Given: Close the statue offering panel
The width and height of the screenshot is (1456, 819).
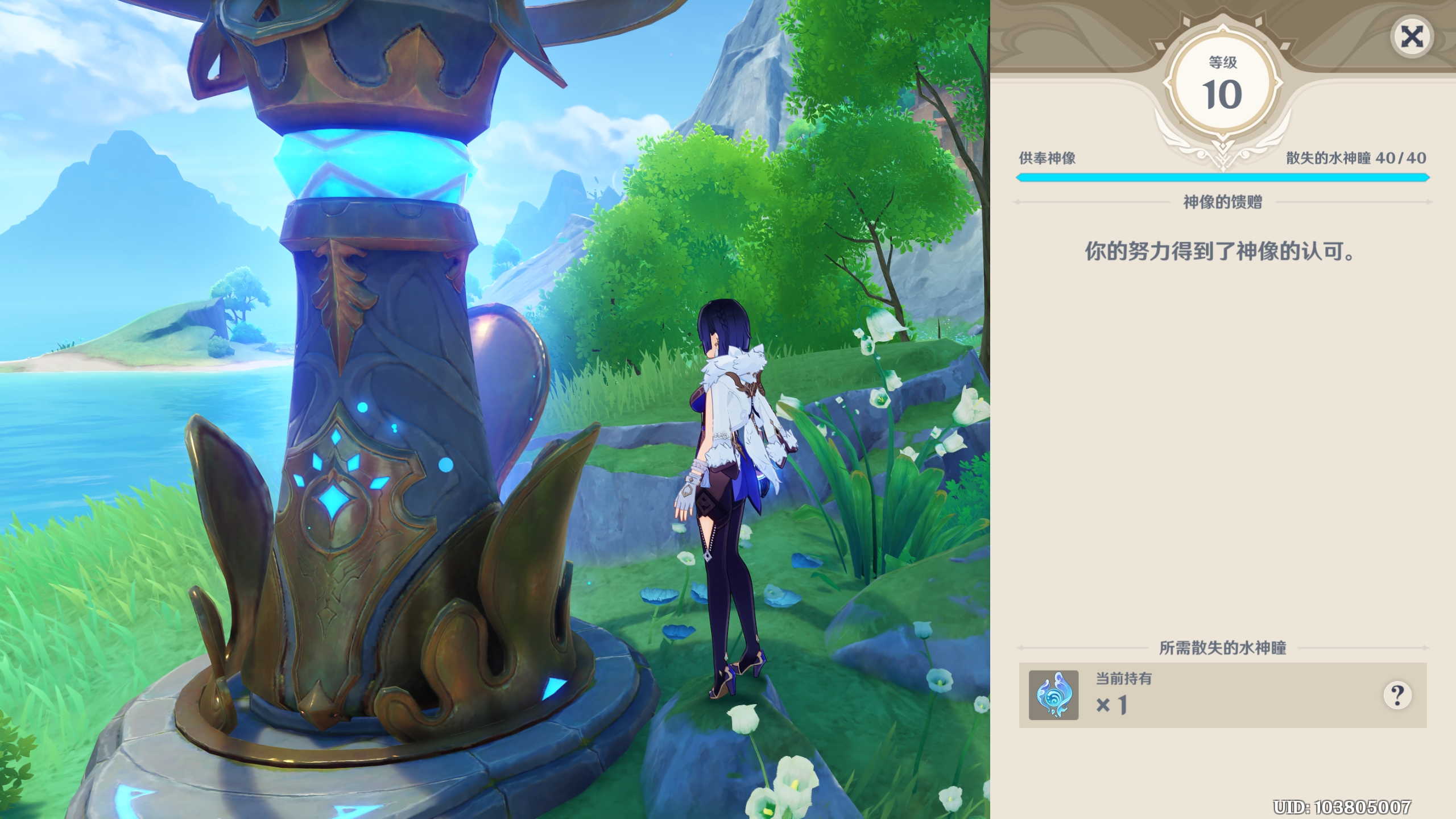Looking at the screenshot, I should tap(1412, 38).
